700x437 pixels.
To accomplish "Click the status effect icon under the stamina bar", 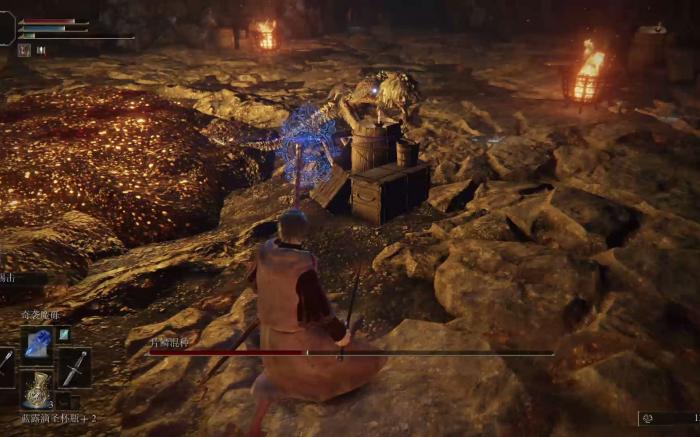I will click(x=23, y=49).
